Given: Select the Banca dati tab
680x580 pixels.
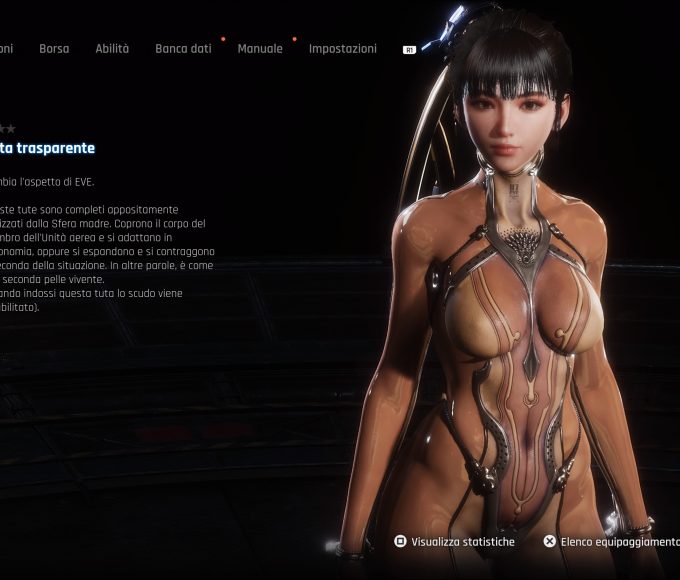Looking at the screenshot, I should tap(183, 48).
